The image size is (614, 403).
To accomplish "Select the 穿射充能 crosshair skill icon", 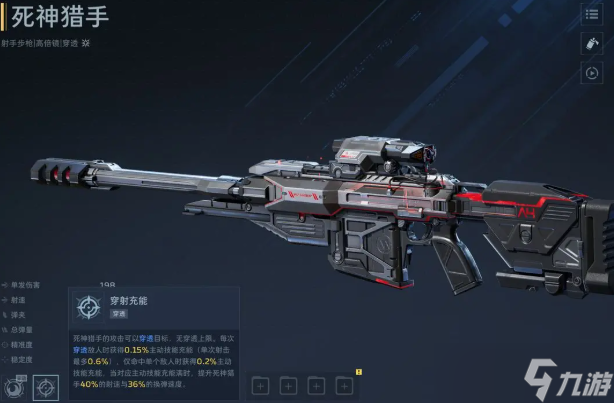I will click(x=46, y=386).
